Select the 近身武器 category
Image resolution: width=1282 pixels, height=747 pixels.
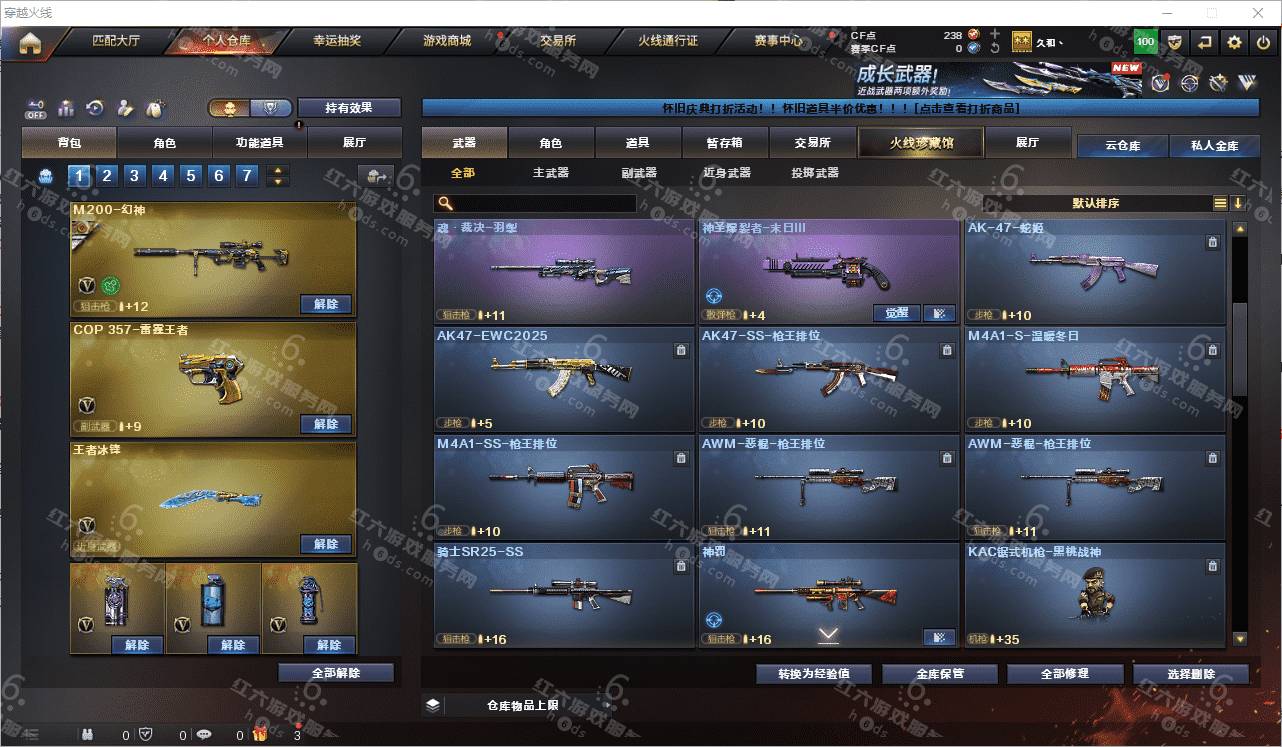726,173
